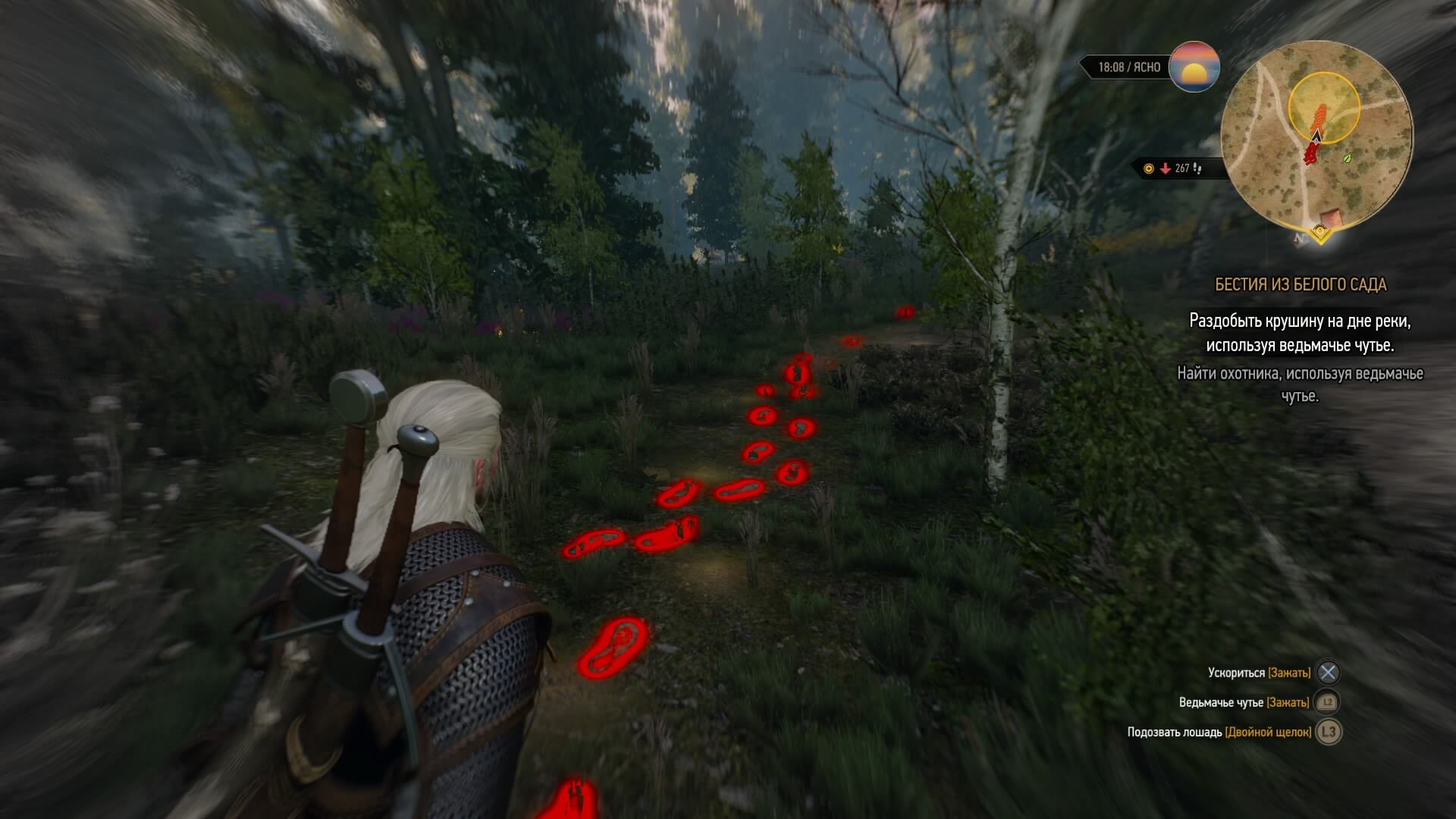
Task: Click the green herb marker on the minimap
Action: click(x=1347, y=158)
